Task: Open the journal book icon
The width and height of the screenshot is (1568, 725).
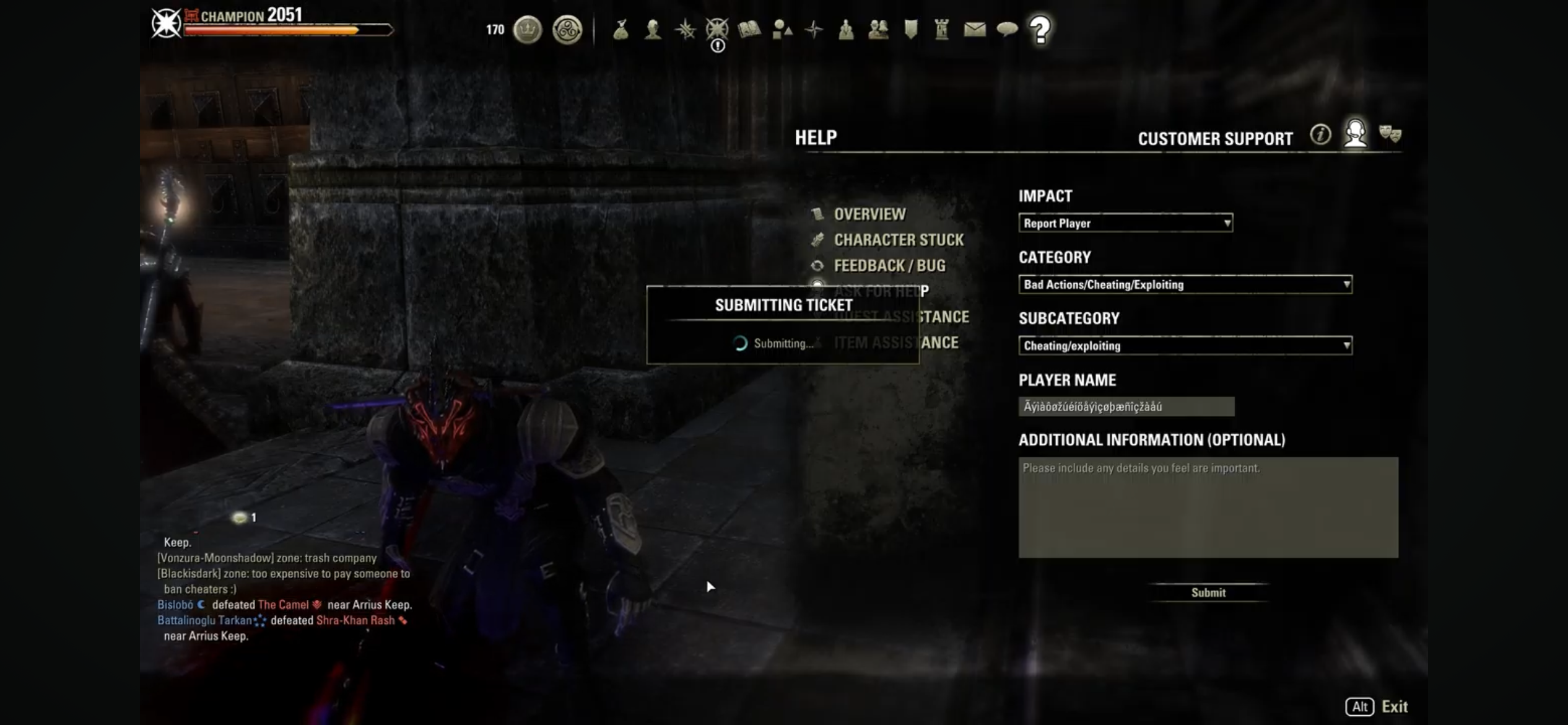Action: pyautogui.click(x=749, y=29)
